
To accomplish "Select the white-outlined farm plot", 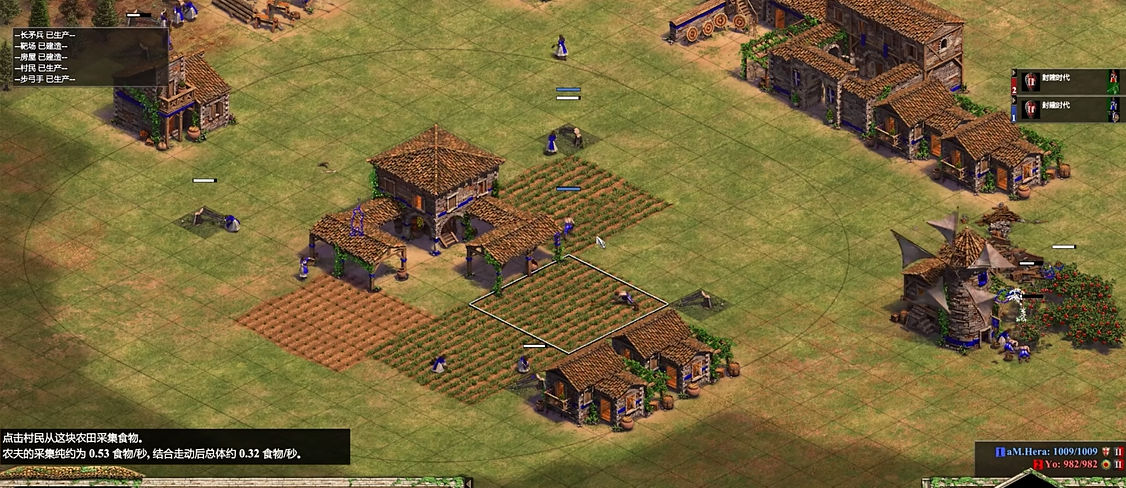I will tap(568, 303).
